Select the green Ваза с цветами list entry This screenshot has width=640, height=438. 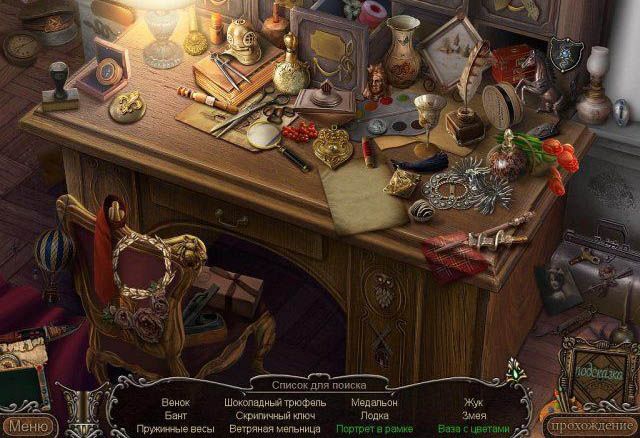tap(470, 428)
